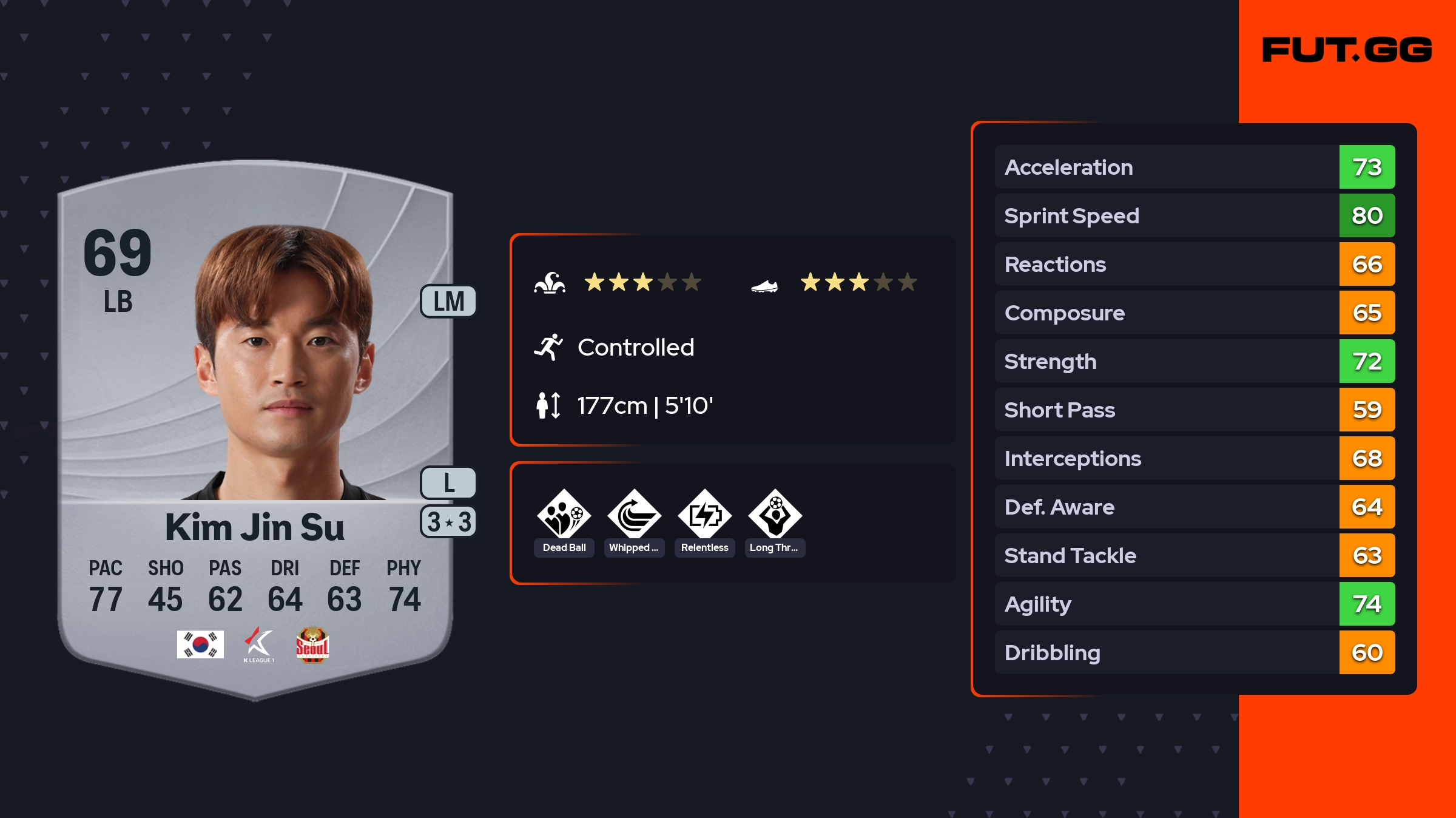
Task: Select the Acceleration stat row
Action: [1194, 167]
